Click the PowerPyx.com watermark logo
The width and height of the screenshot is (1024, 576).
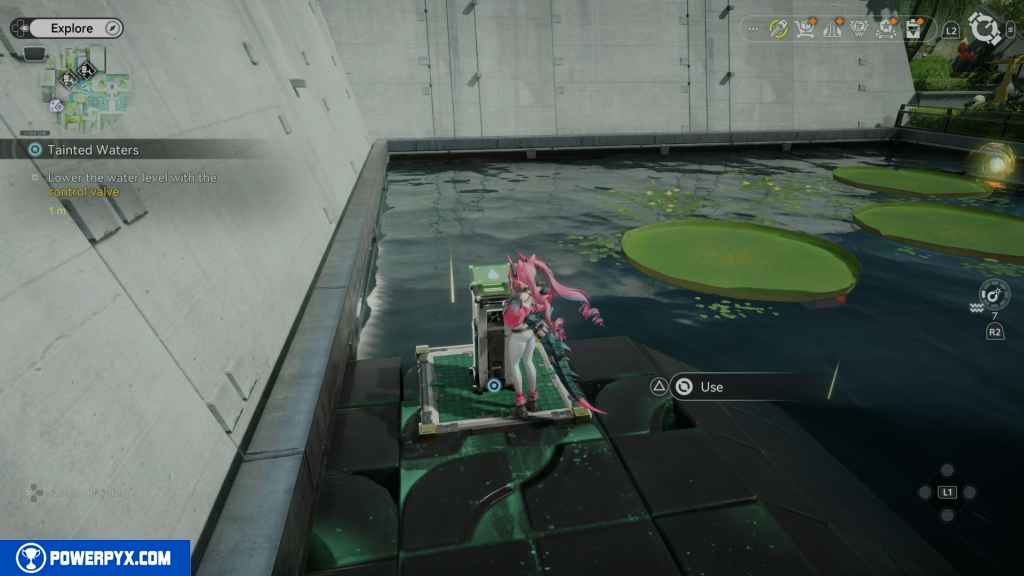coord(95,558)
